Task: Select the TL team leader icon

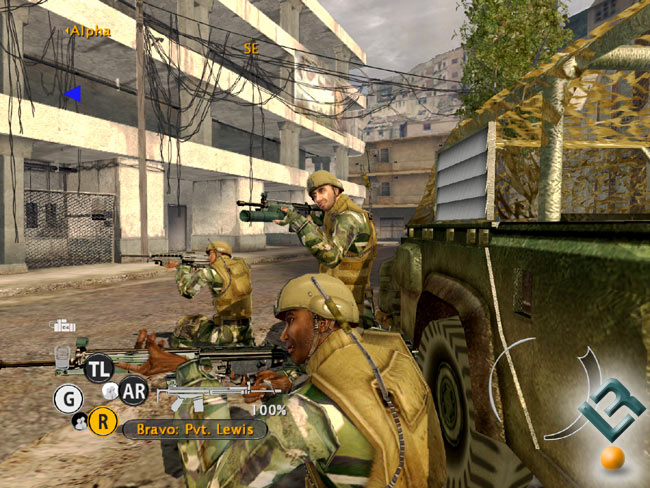Action: [99, 367]
